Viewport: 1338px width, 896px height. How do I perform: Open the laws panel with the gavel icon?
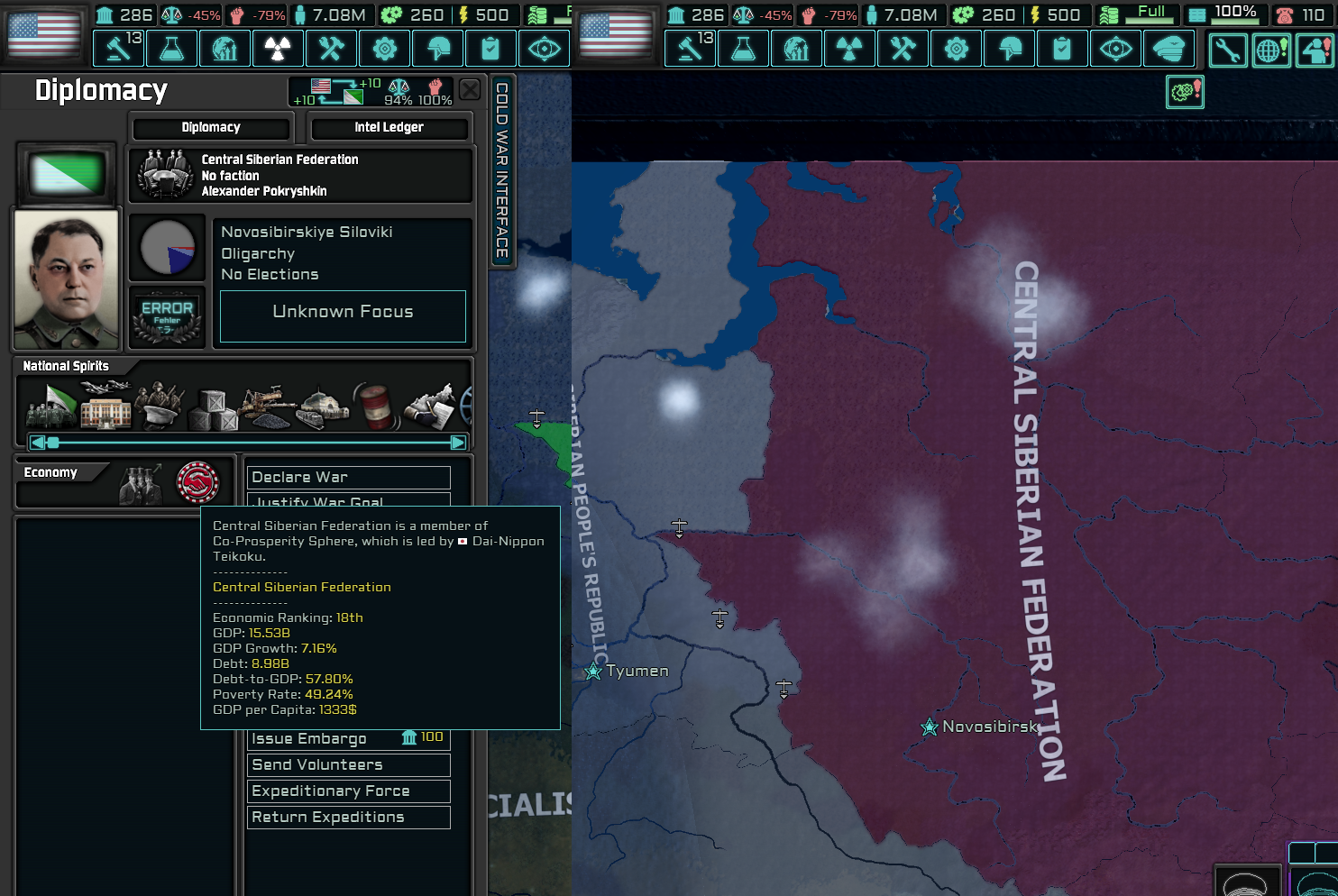118,50
